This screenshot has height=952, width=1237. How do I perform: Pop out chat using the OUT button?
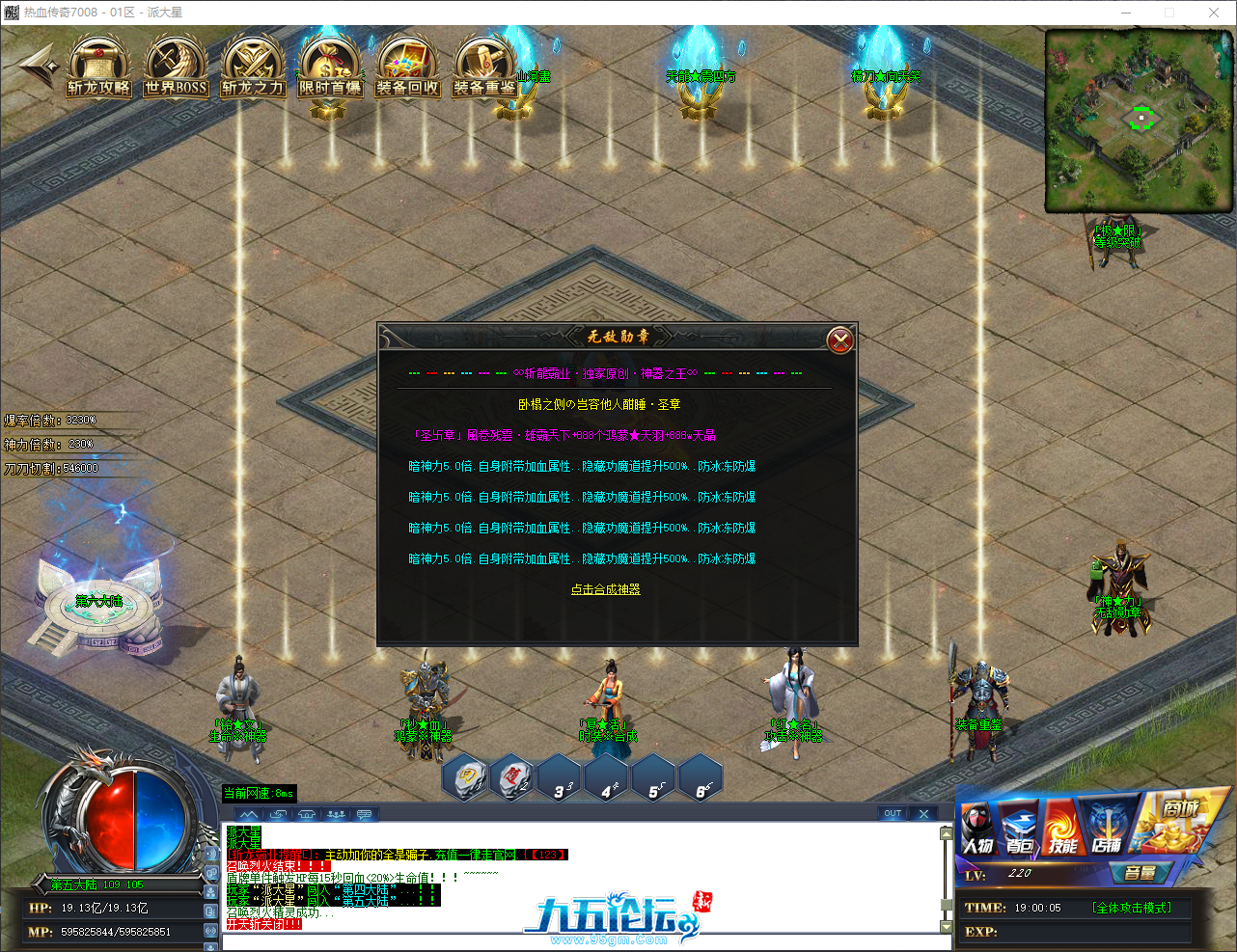coord(893,813)
